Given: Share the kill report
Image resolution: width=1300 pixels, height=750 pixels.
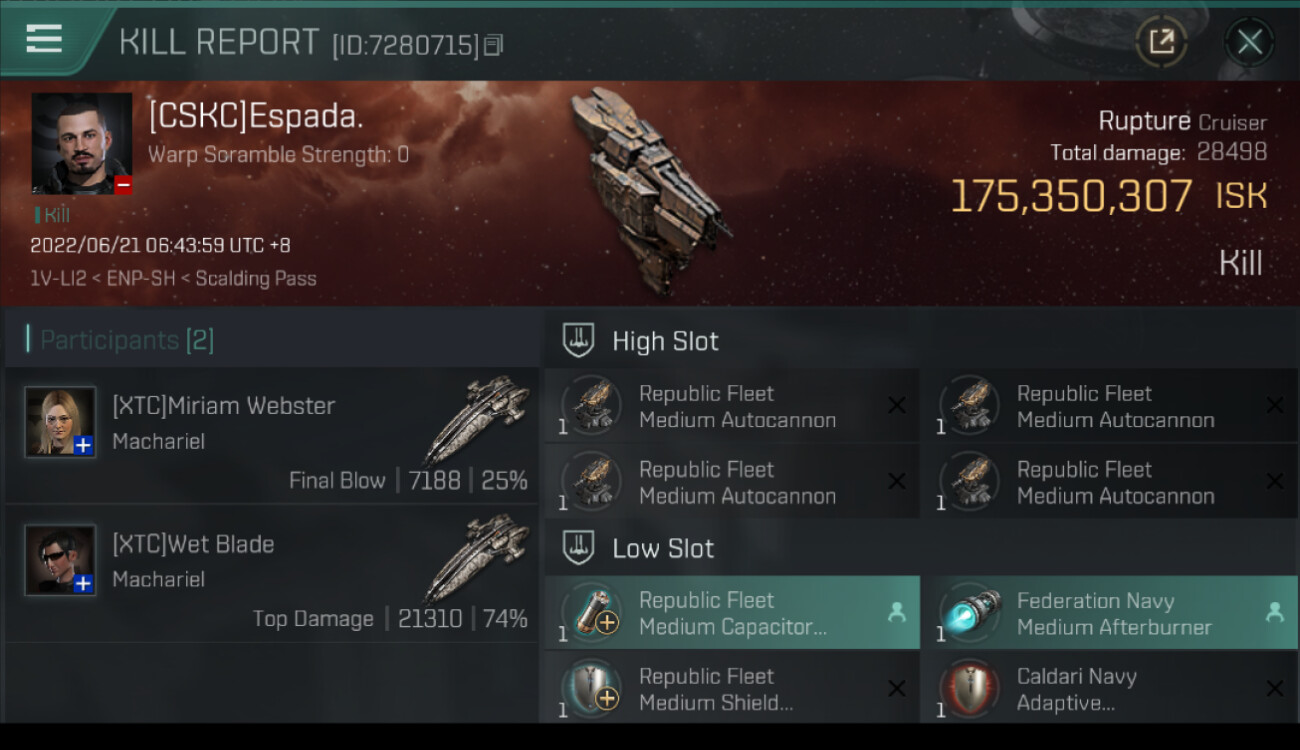Looking at the screenshot, I should pyautogui.click(x=1161, y=42).
